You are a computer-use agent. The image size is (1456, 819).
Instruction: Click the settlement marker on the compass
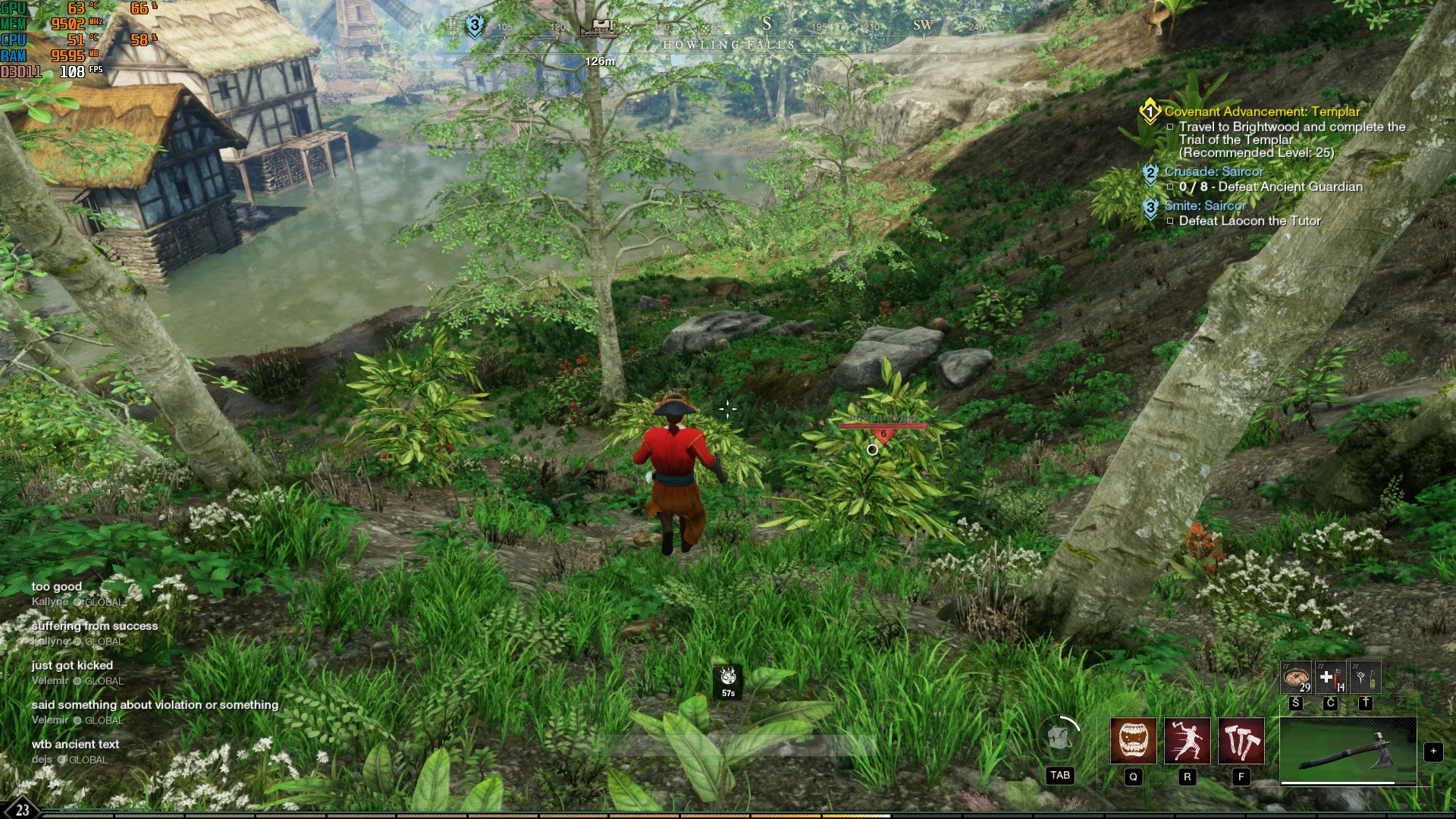click(x=602, y=27)
